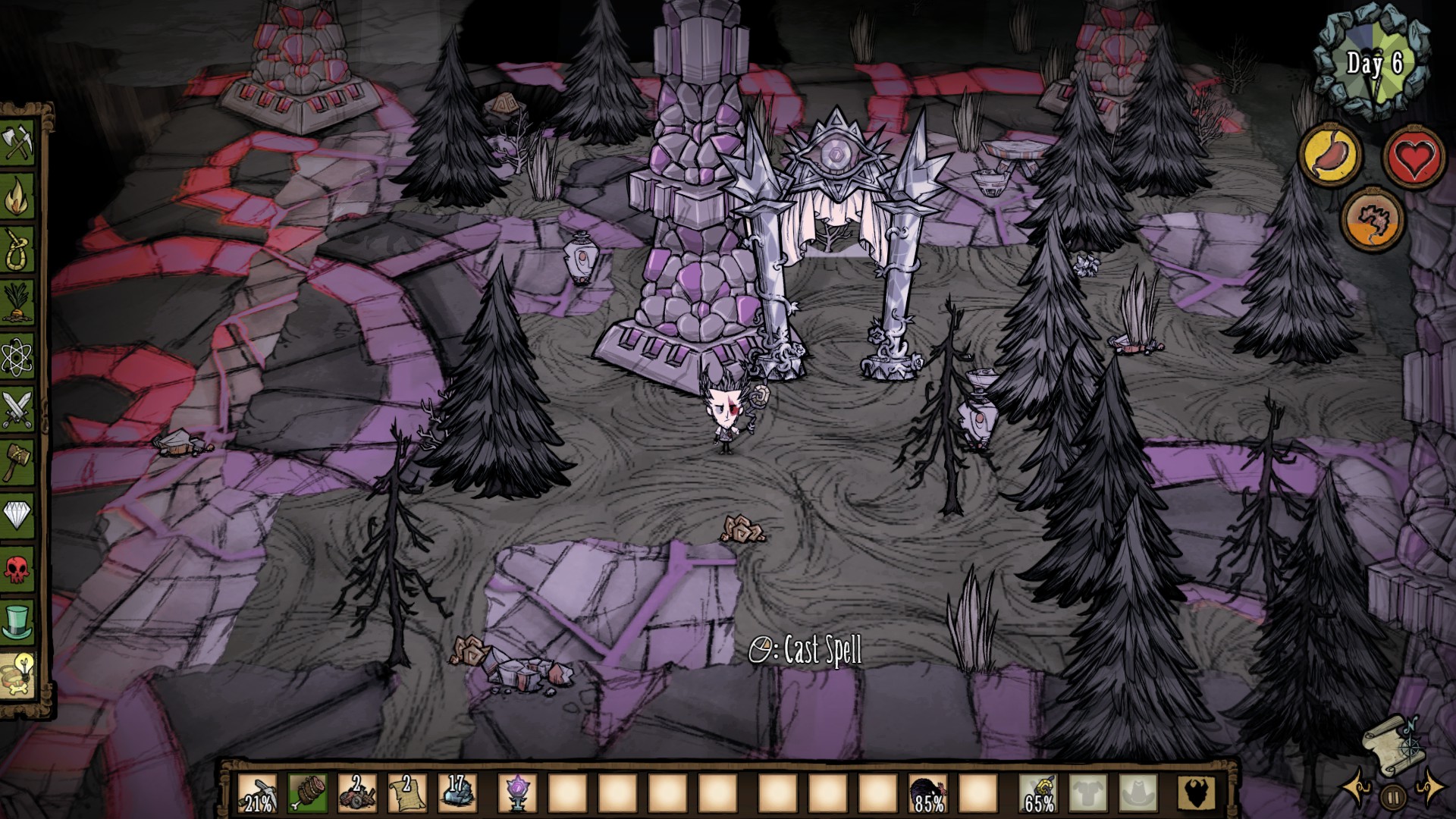Viewport: 1456px width, 819px height.
Task: Select the log bundle inventory slot
Action: (x=308, y=793)
